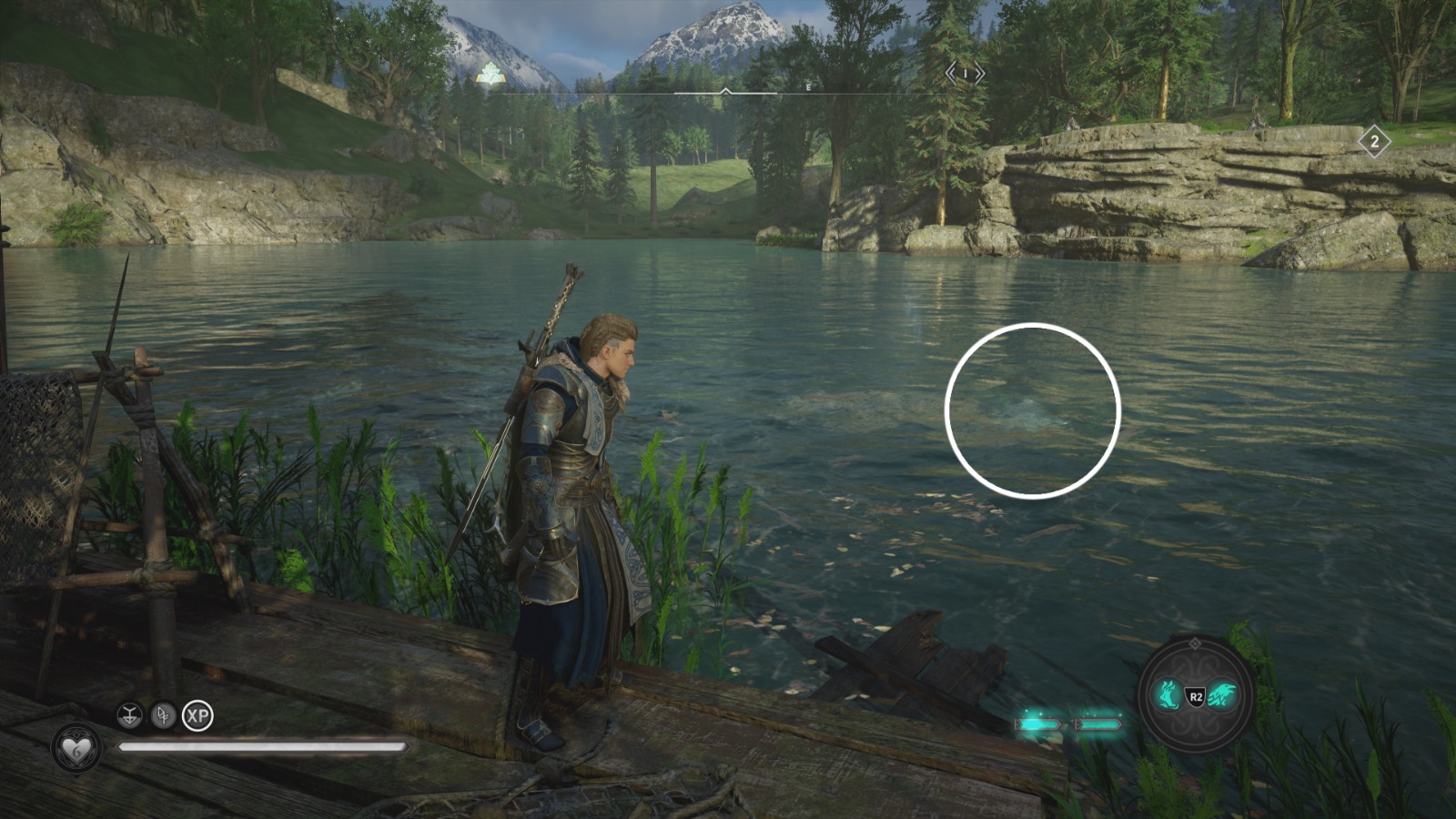Click the numbered 1 marker on the compass
Viewport: 1456px width, 819px height.
tap(965, 73)
